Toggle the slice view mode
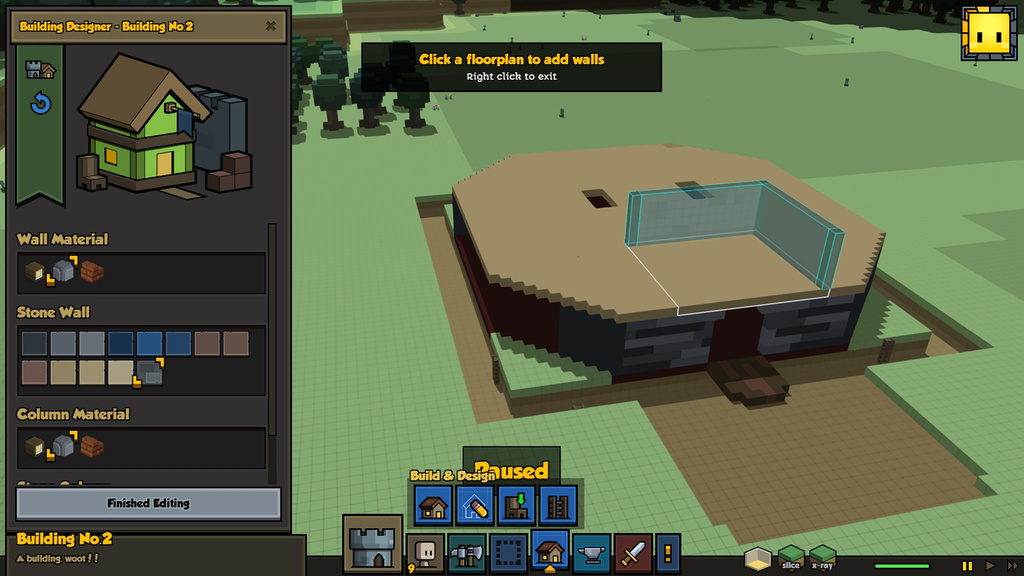Viewport: 1024px width, 576px height. pyautogui.click(x=791, y=557)
